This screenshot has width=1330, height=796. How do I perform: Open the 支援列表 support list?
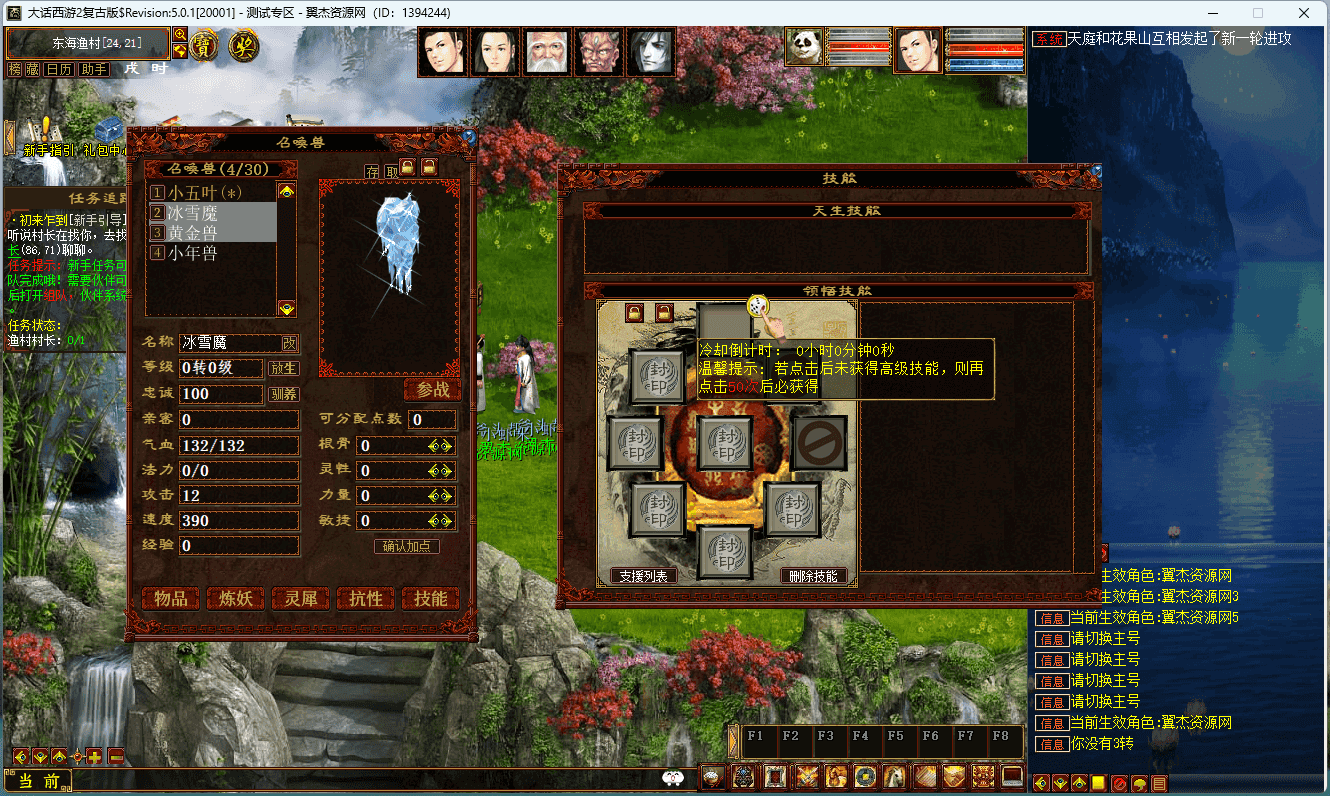[x=643, y=576]
